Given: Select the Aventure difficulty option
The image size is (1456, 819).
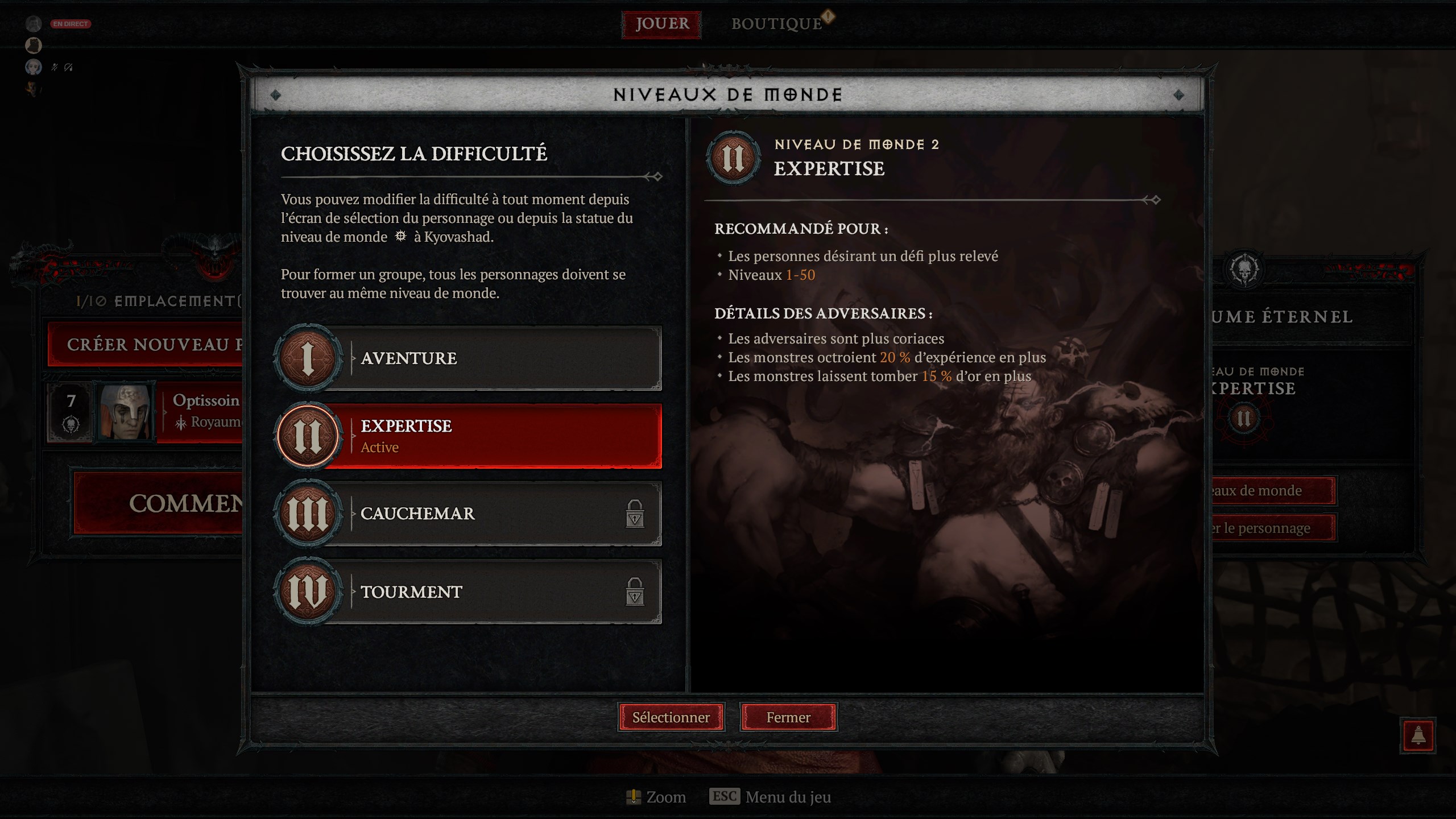Looking at the screenshot, I should tap(483, 359).
